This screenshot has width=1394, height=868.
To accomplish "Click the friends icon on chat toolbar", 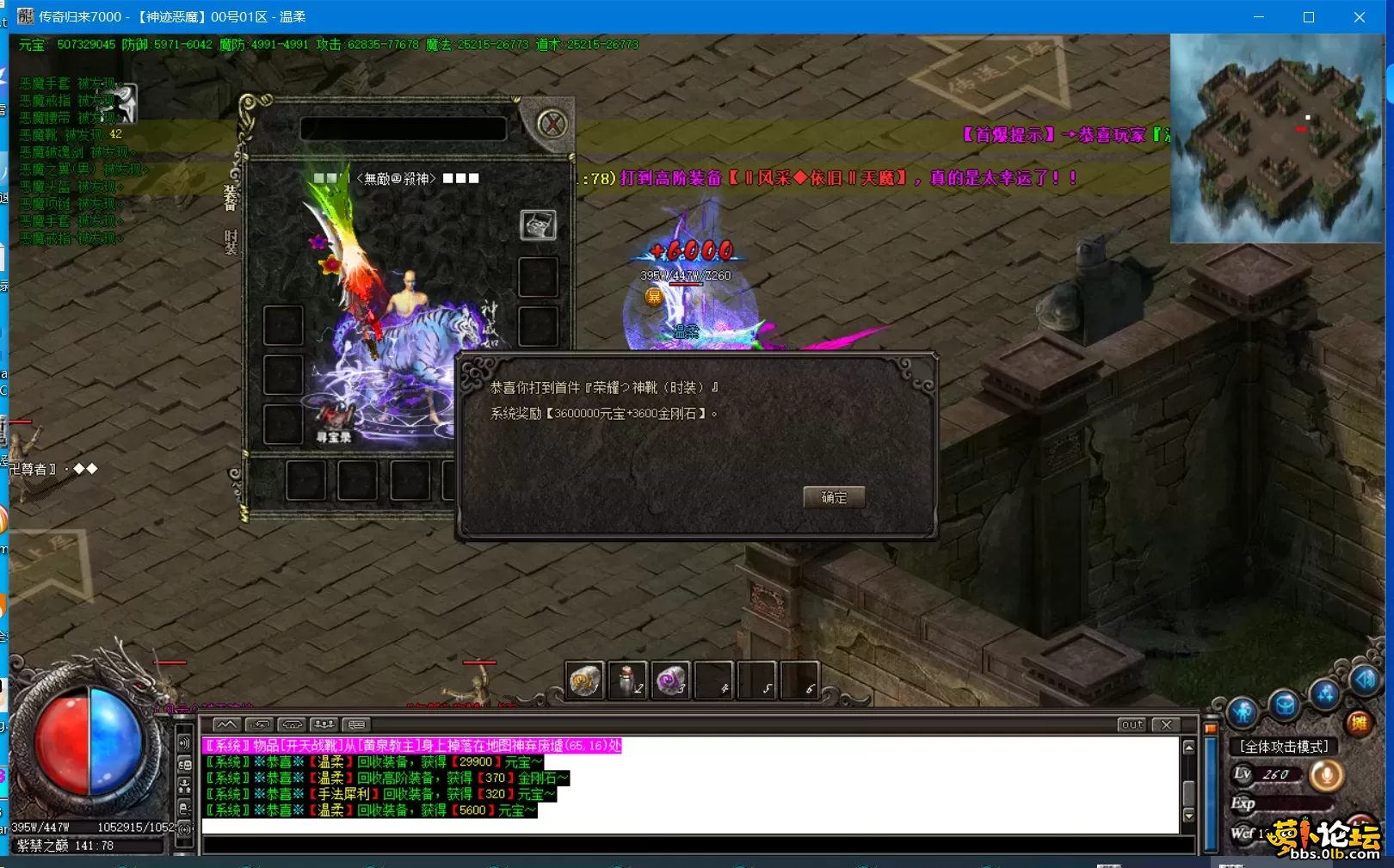I will coord(325,725).
